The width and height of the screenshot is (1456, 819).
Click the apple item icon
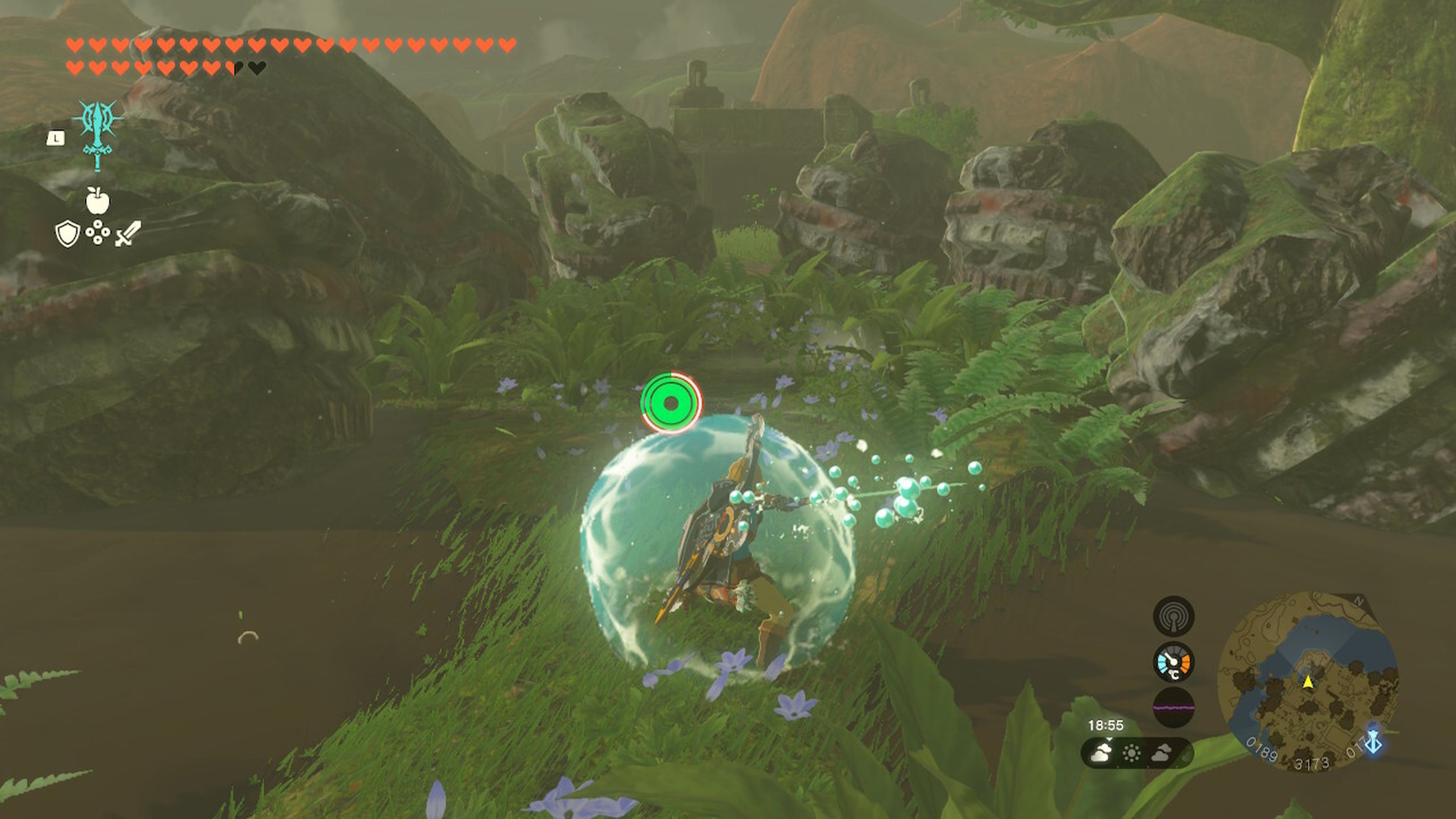[x=97, y=201]
